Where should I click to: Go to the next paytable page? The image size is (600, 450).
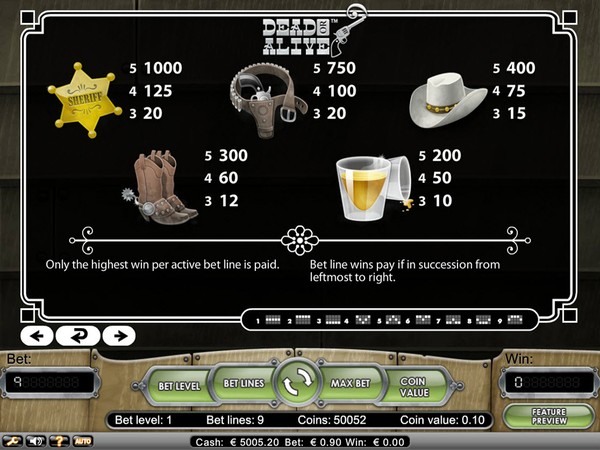(x=118, y=335)
